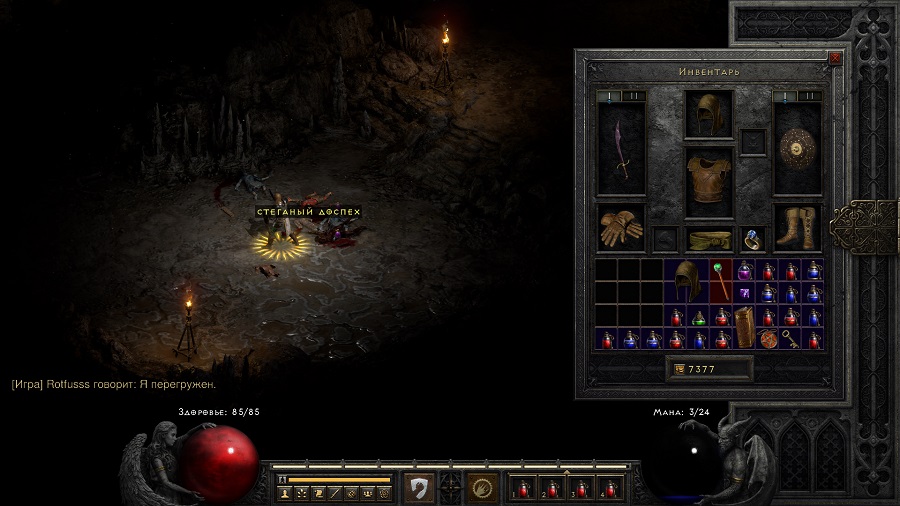Select the equipped round shield slot
This screenshot has width=900, height=506.
click(x=797, y=149)
